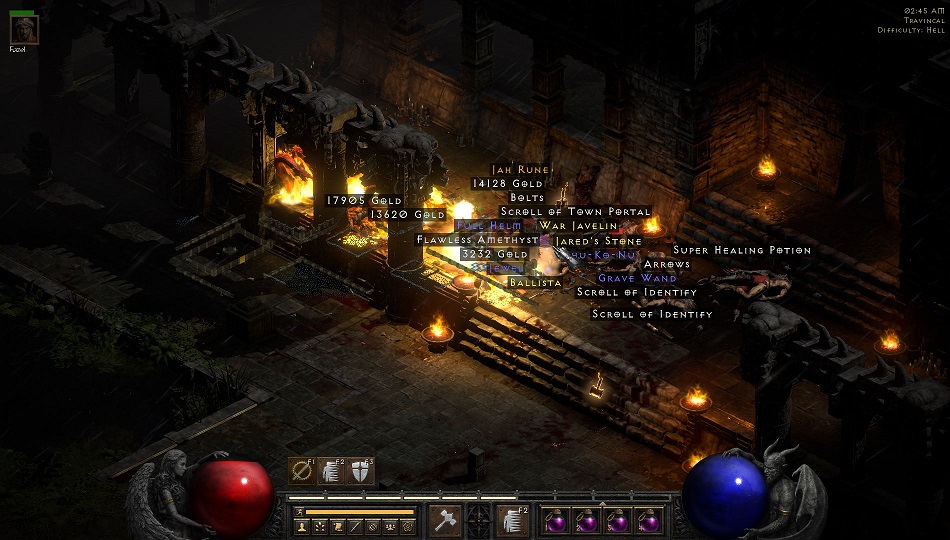Pick up the 17905 Gold label
950x540 pixels.
click(364, 201)
